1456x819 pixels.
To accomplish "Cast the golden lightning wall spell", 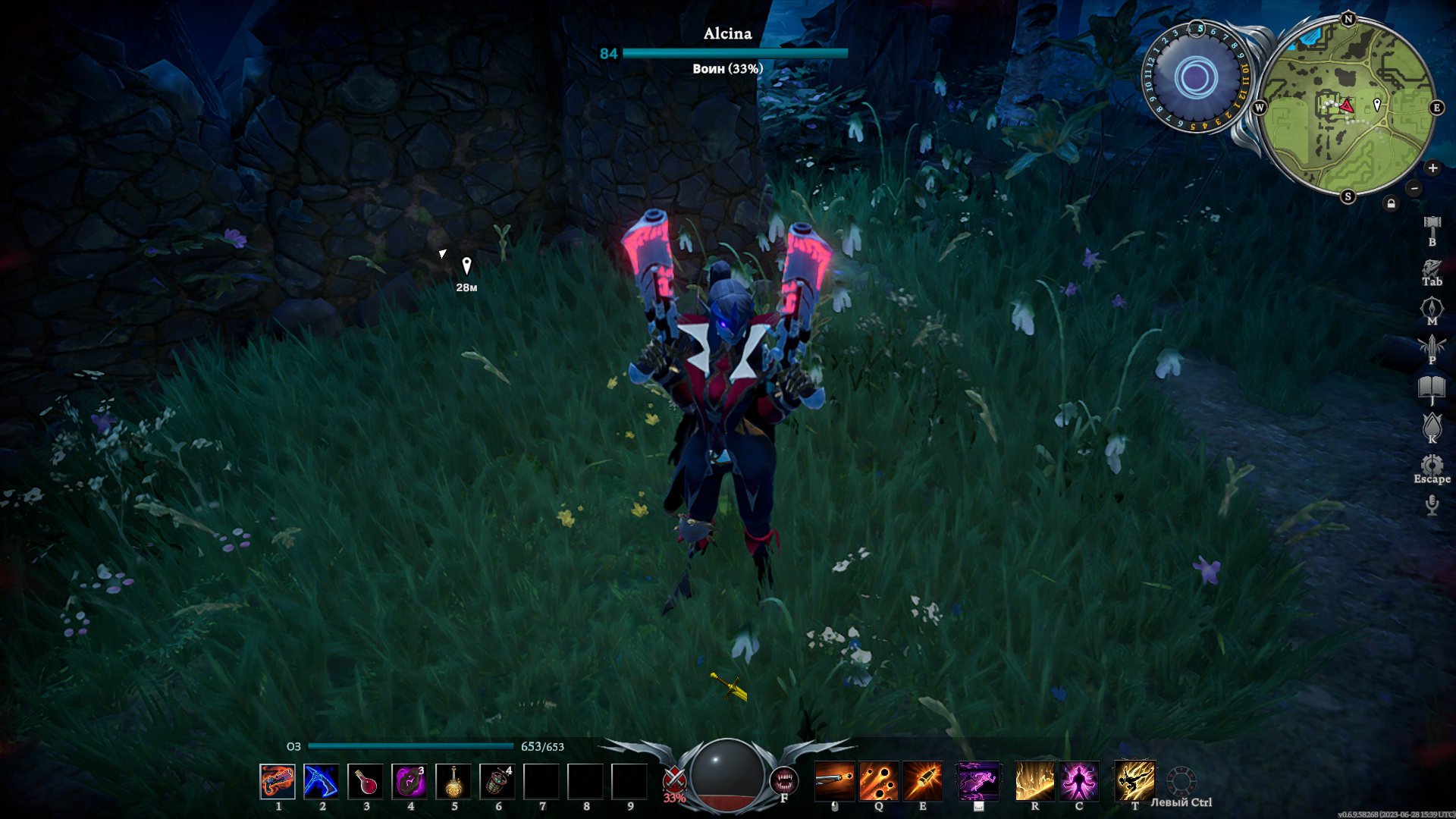I will coord(1034,781).
